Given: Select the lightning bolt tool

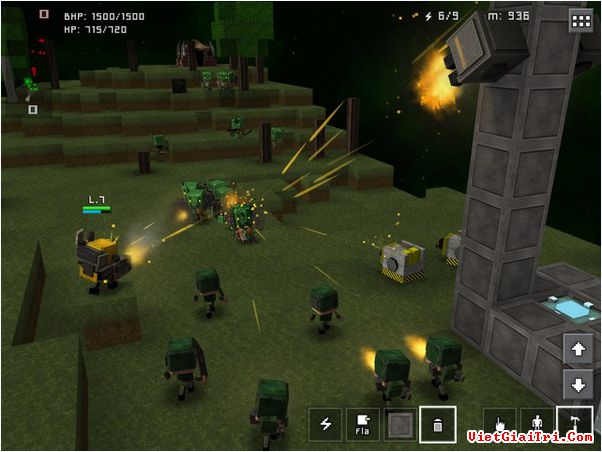Looking at the screenshot, I should point(325,424).
